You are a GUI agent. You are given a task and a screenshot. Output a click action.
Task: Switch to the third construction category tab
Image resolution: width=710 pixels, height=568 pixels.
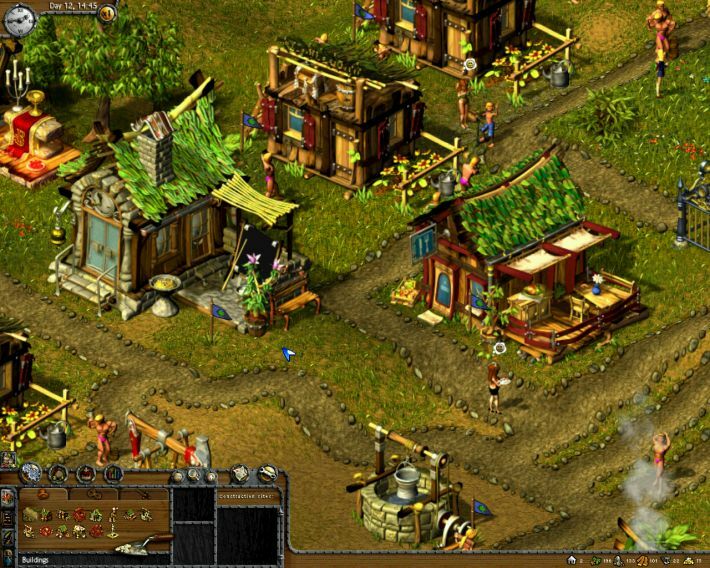pyautogui.click(x=142, y=493)
